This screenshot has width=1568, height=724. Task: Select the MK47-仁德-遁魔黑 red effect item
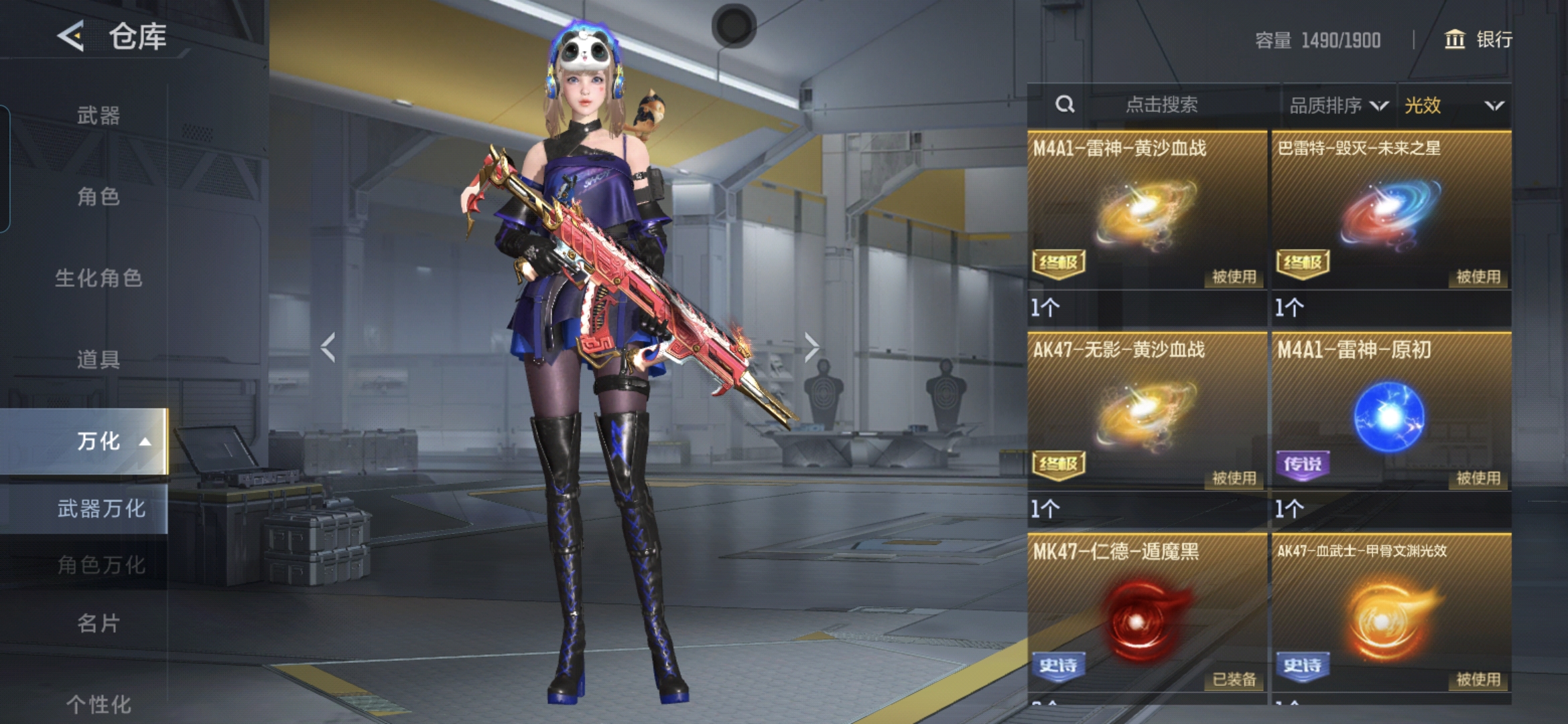click(x=1147, y=613)
